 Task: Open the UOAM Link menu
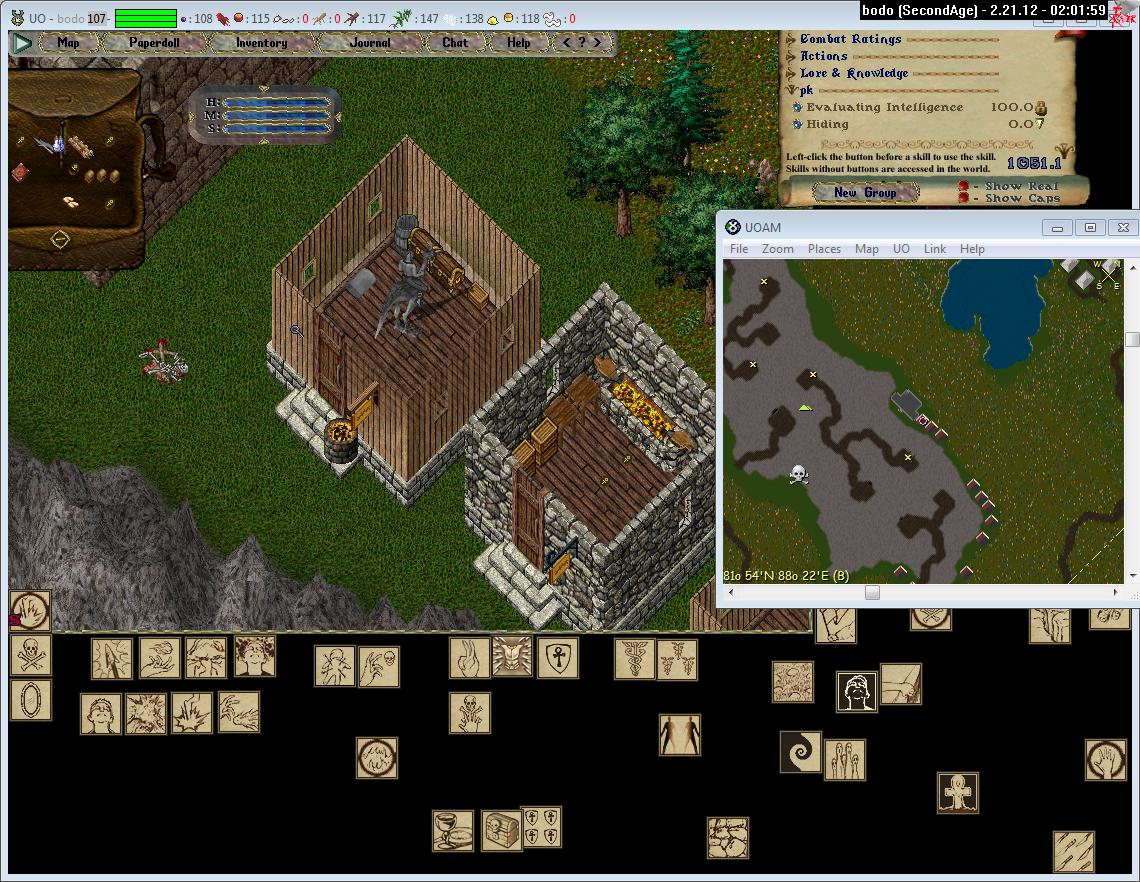point(934,249)
